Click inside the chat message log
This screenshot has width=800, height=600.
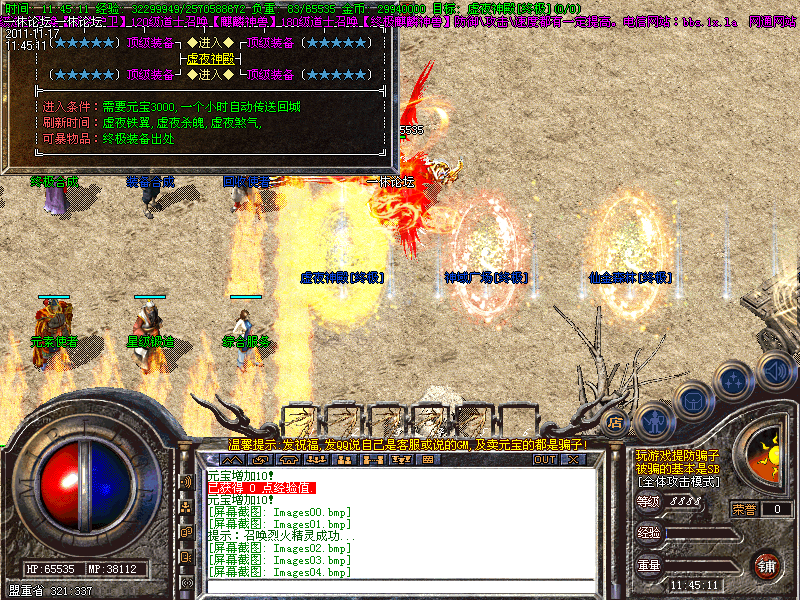pos(400,520)
